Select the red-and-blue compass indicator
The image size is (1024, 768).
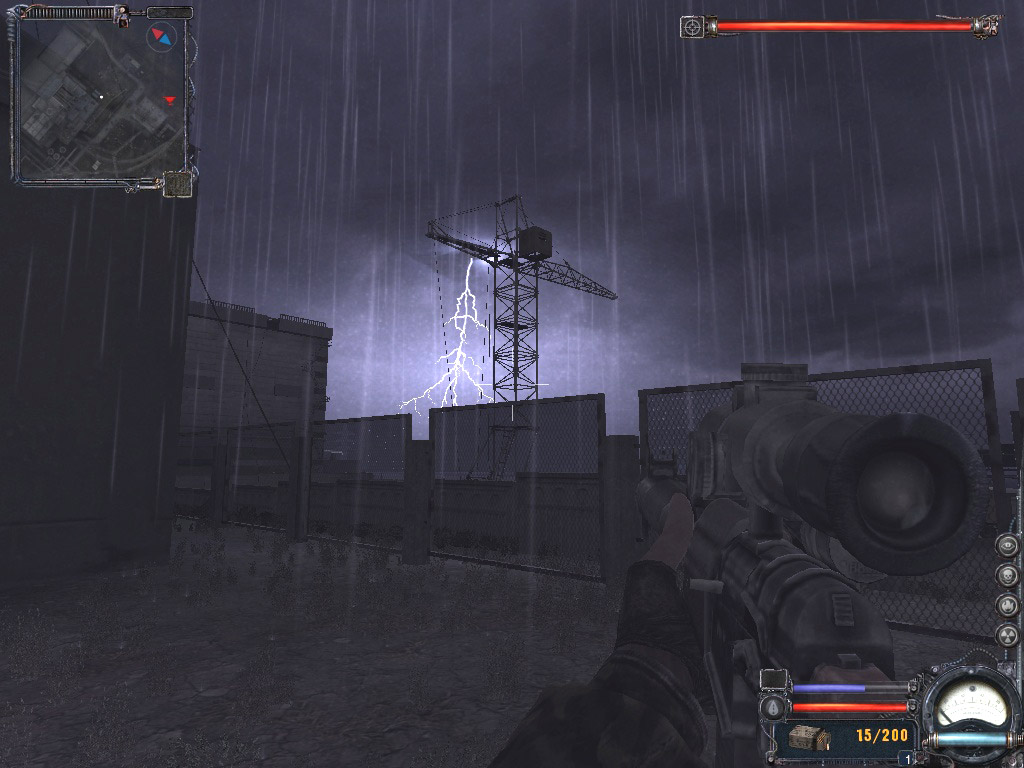coord(160,38)
